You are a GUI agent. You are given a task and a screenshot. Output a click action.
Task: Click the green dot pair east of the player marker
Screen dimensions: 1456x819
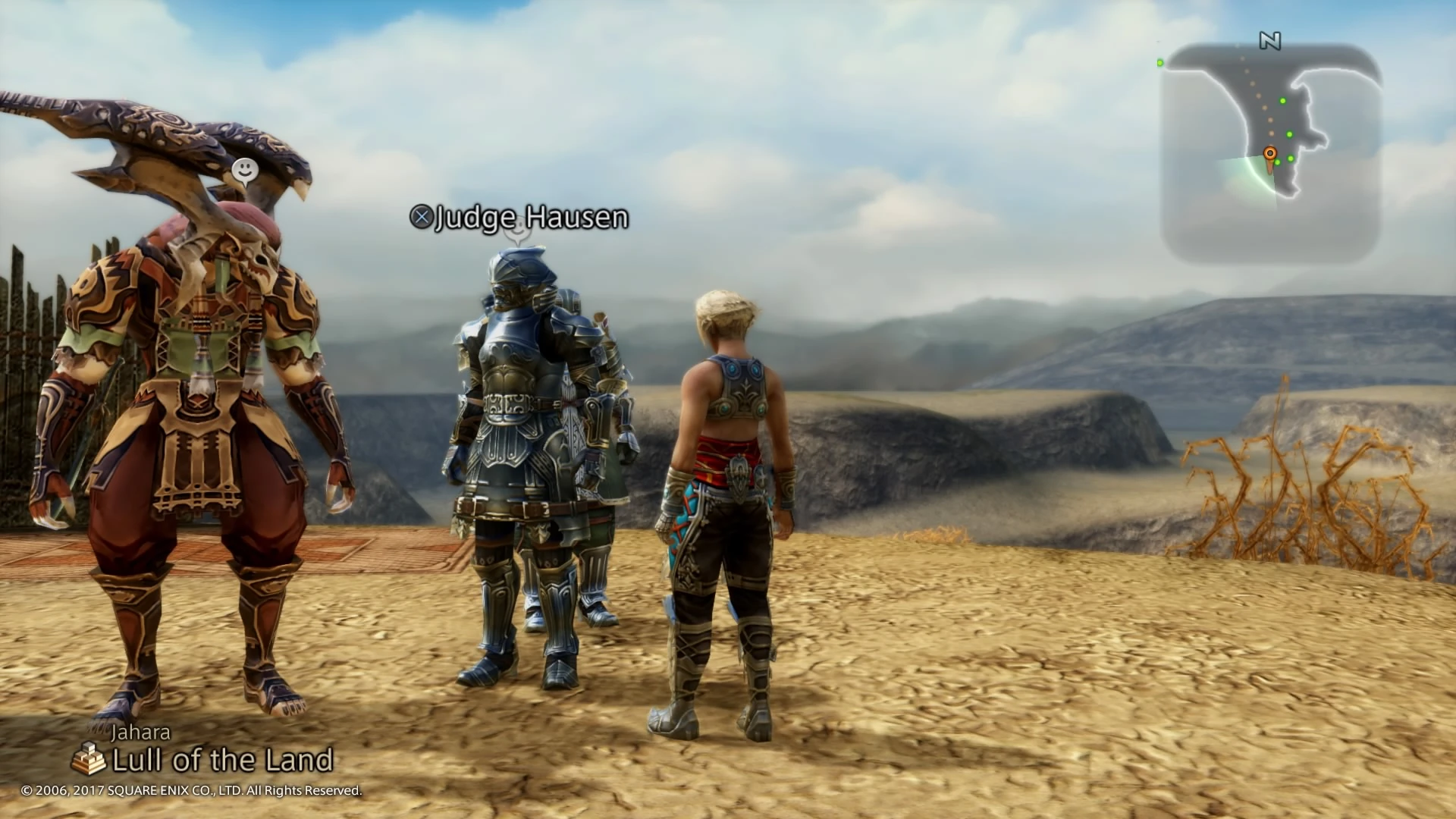pyautogui.click(x=1285, y=161)
